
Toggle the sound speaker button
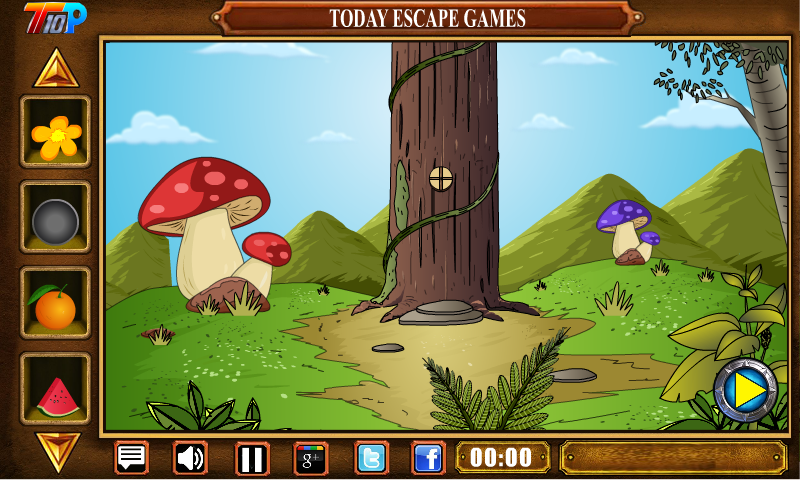[190, 458]
